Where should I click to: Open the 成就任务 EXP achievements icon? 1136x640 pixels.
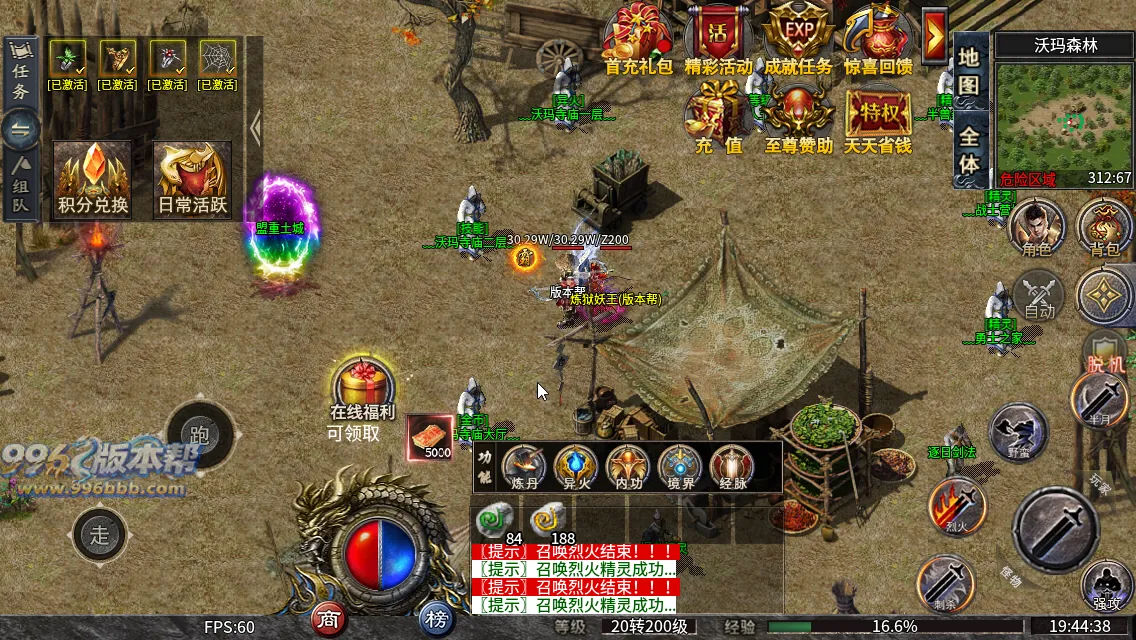point(797,38)
